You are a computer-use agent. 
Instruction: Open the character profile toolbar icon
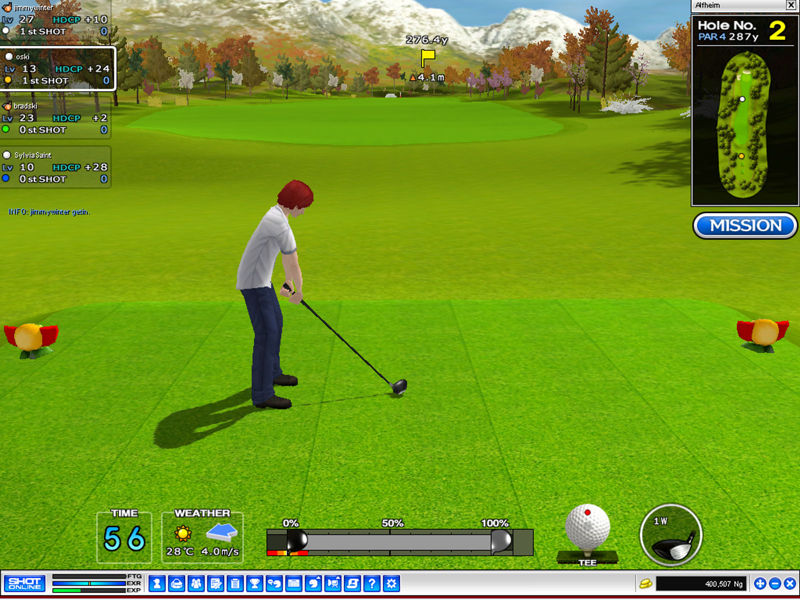[x=157, y=583]
